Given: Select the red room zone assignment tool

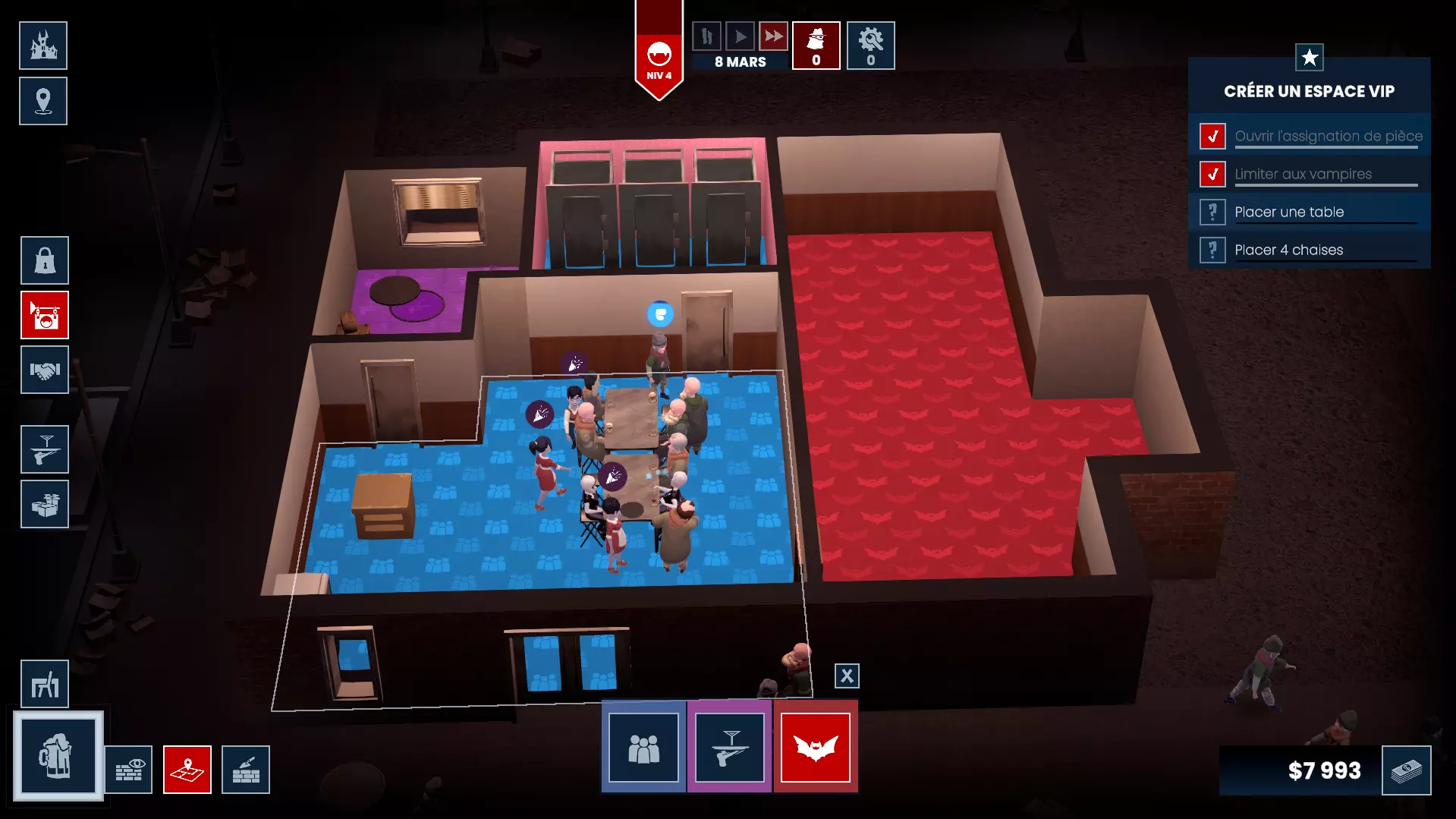Looking at the screenshot, I should [x=187, y=770].
